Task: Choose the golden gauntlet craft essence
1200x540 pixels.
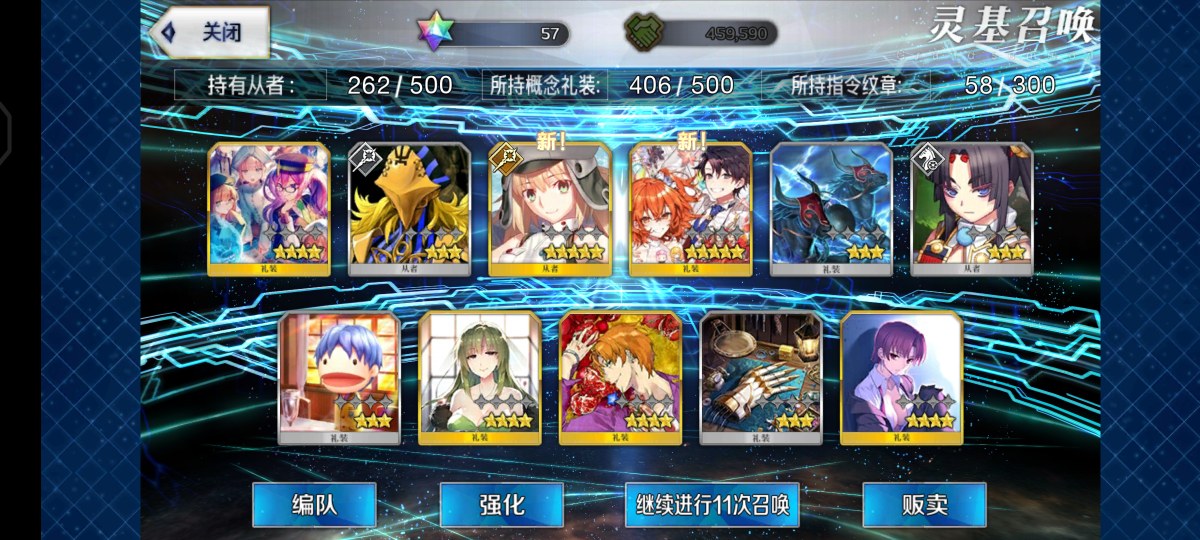Action: [x=761, y=377]
